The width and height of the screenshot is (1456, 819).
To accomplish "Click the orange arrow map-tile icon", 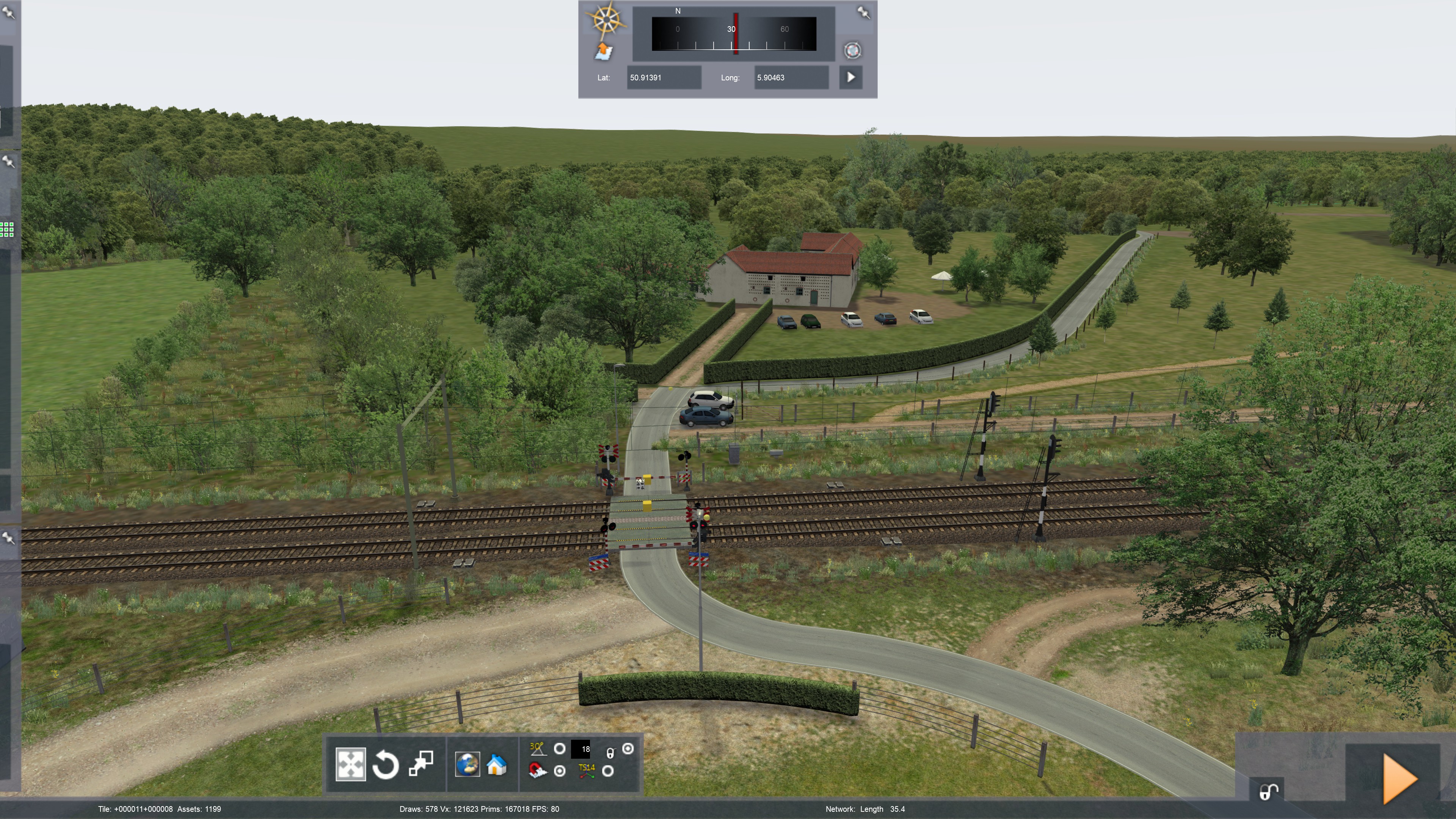I will click(x=604, y=52).
